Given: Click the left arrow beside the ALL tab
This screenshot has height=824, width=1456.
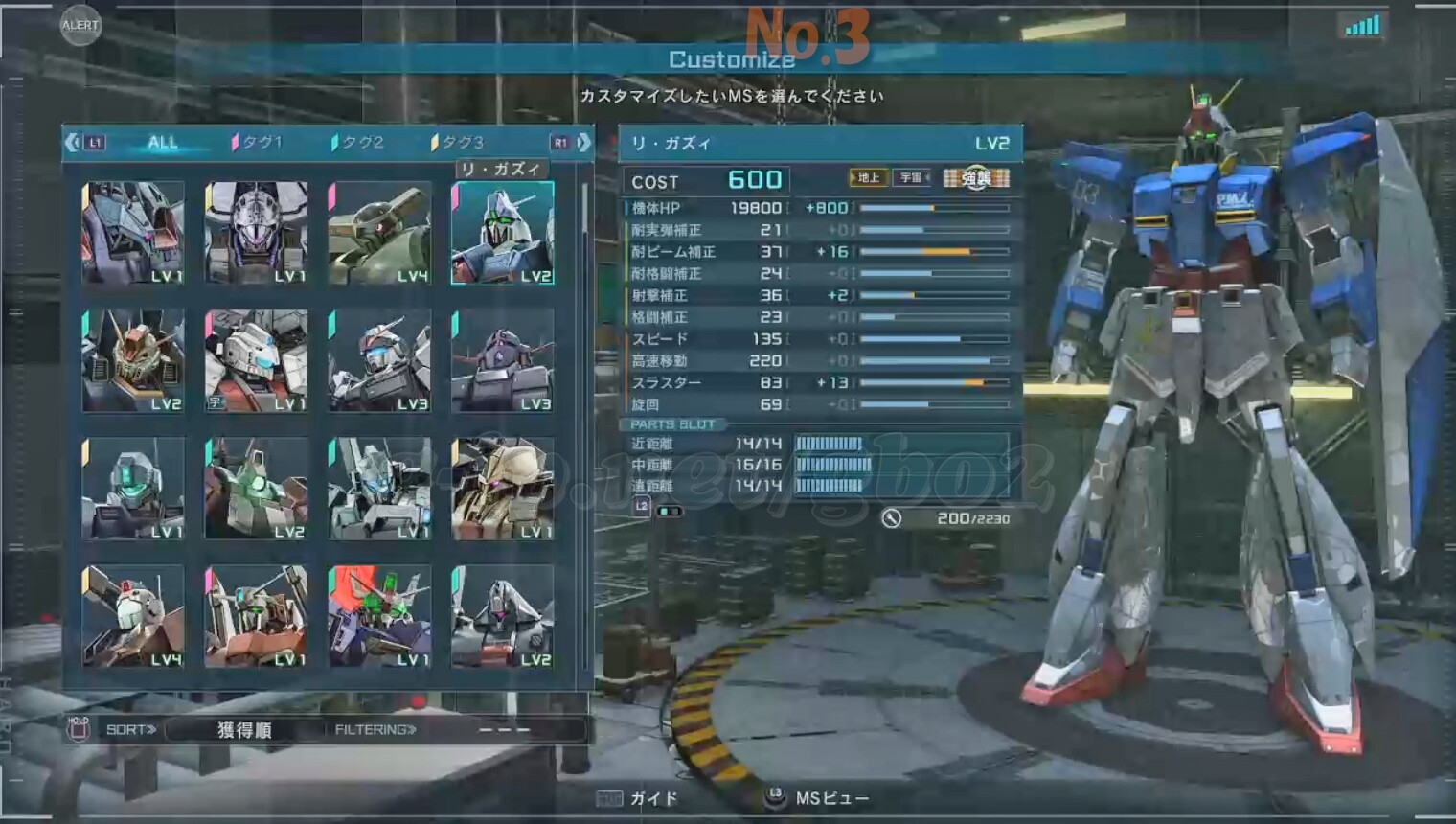Looking at the screenshot, I should point(73,143).
